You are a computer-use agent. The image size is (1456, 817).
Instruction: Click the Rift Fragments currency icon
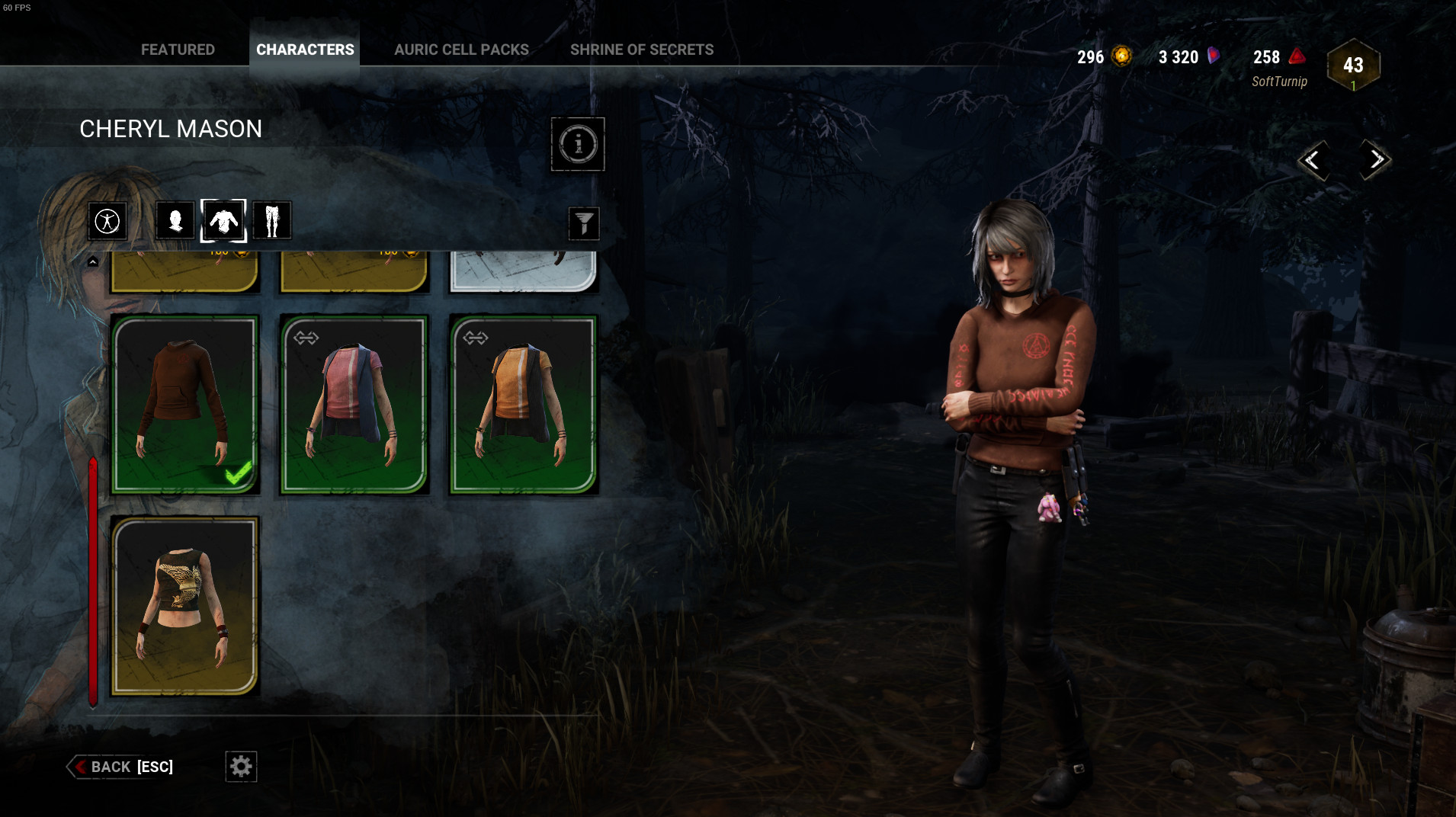(x=1296, y=56)
